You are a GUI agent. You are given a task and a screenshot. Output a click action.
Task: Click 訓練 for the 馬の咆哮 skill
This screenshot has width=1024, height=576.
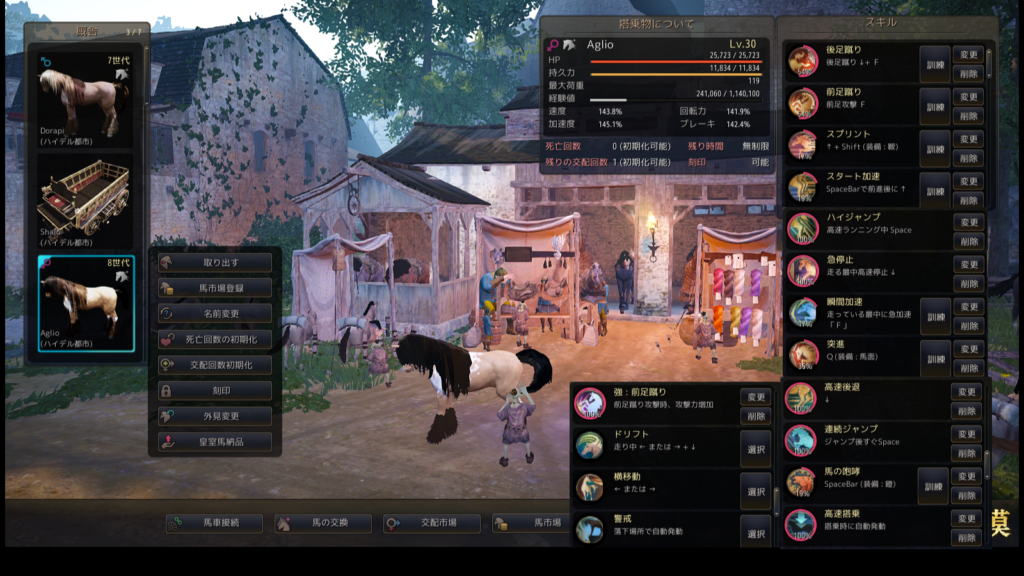[933, 485]
